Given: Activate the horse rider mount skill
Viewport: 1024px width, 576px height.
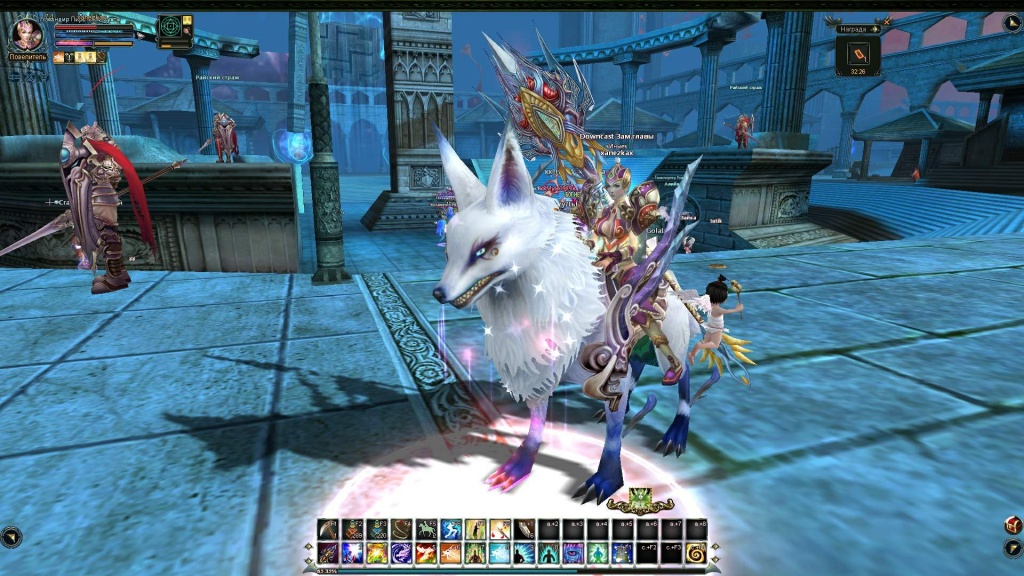Looking at the screenshot, I should [426, 530].
